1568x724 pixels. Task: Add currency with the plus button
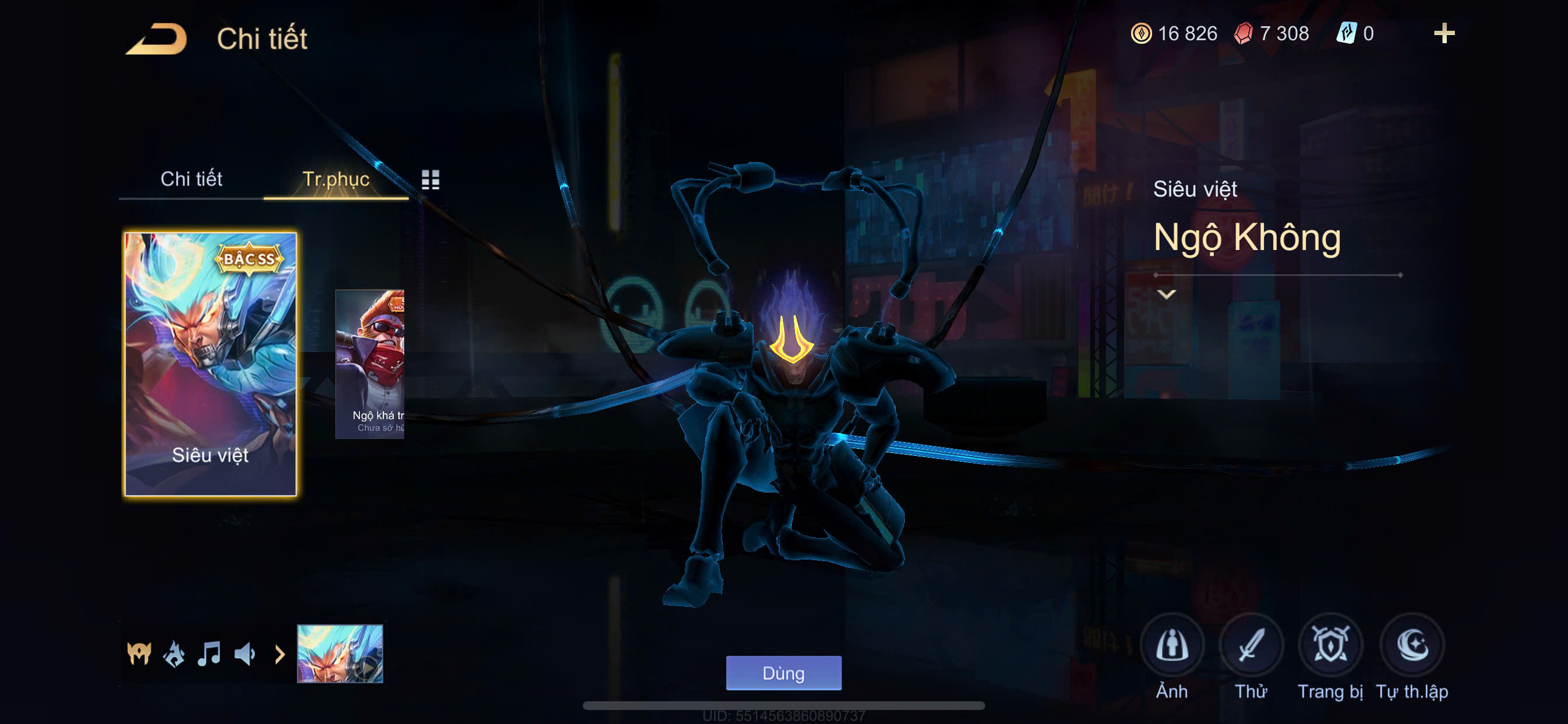[1444, 33]
